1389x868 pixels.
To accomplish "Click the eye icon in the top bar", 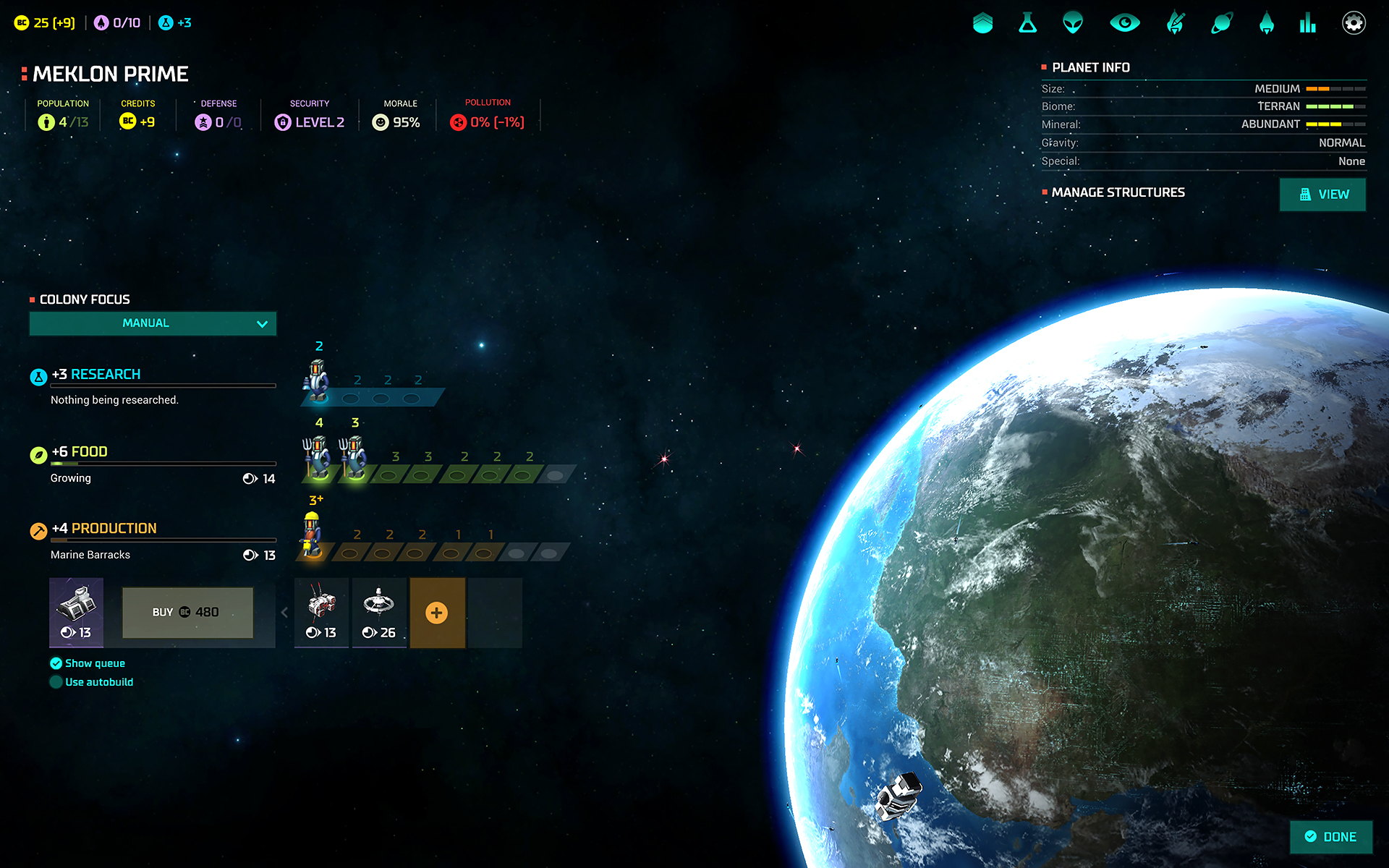I will [1124, 23].
